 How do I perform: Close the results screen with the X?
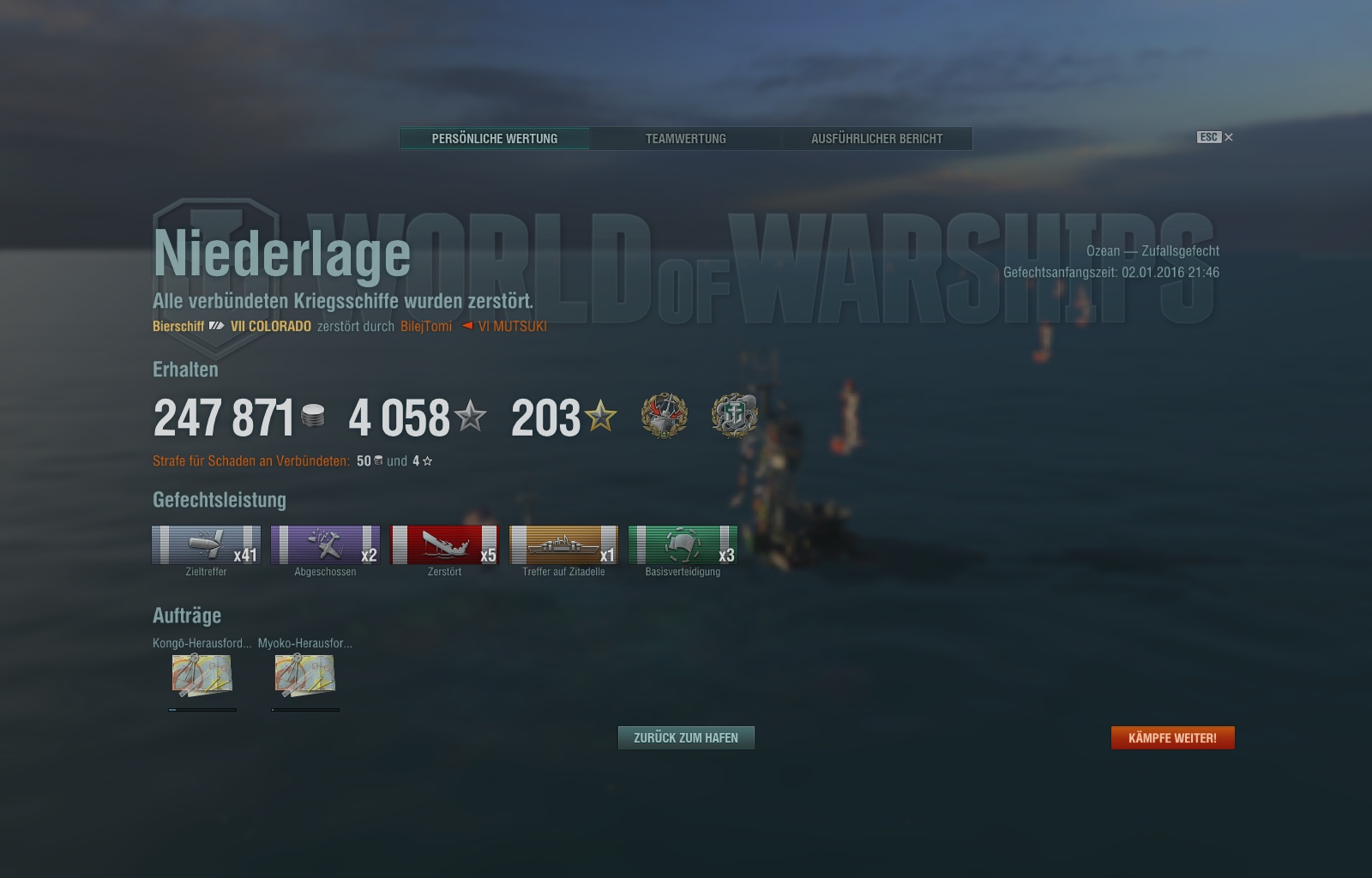(x=1229, y=137)
